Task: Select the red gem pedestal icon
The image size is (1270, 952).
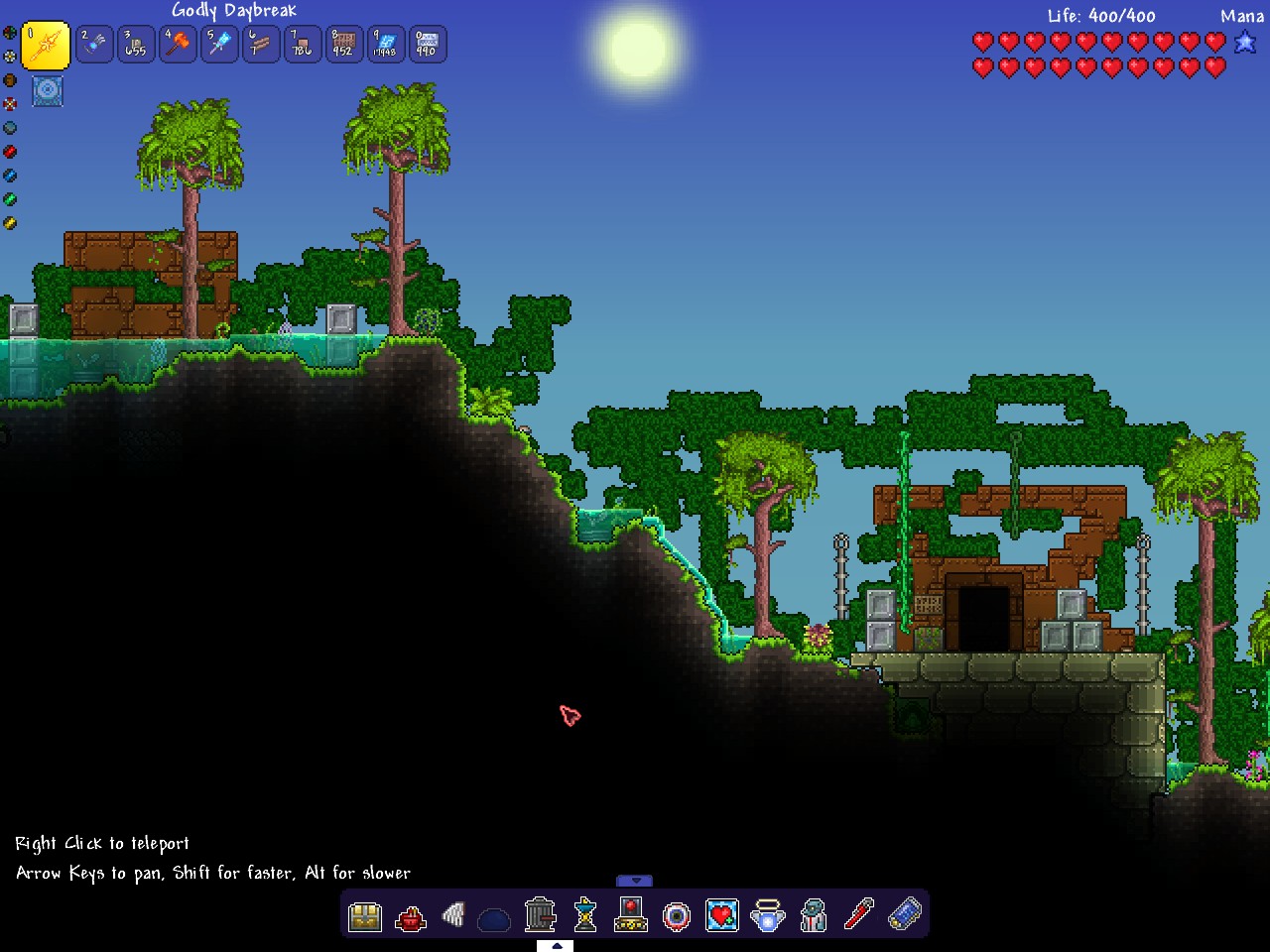Action: click(x=631, y=914)
